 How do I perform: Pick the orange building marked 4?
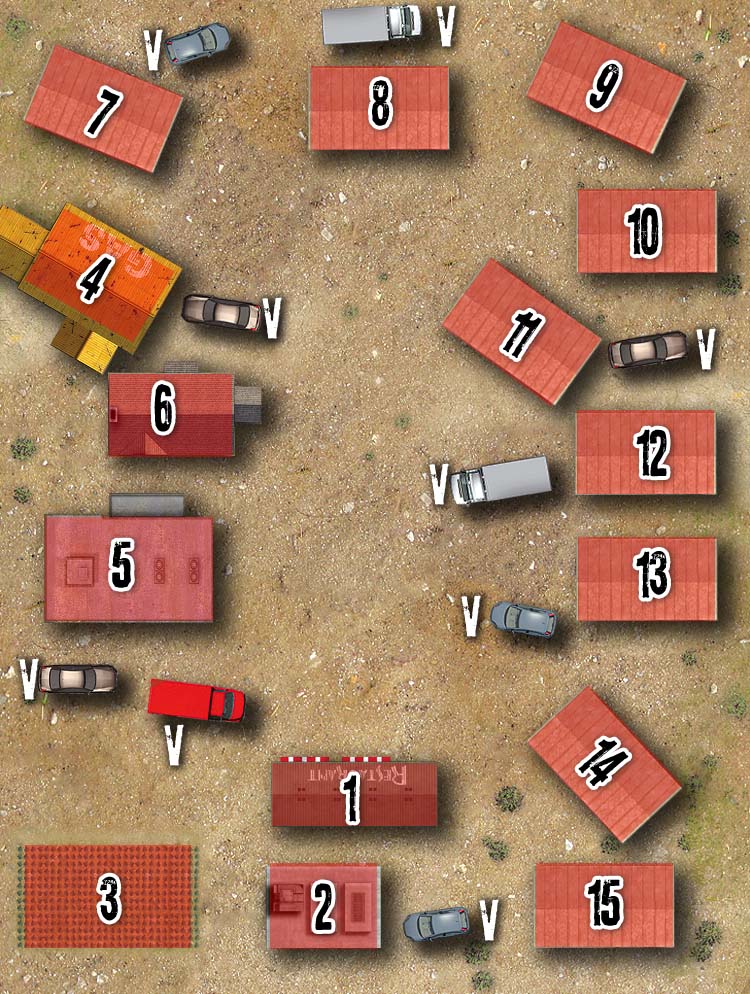[x=95, y=275]
